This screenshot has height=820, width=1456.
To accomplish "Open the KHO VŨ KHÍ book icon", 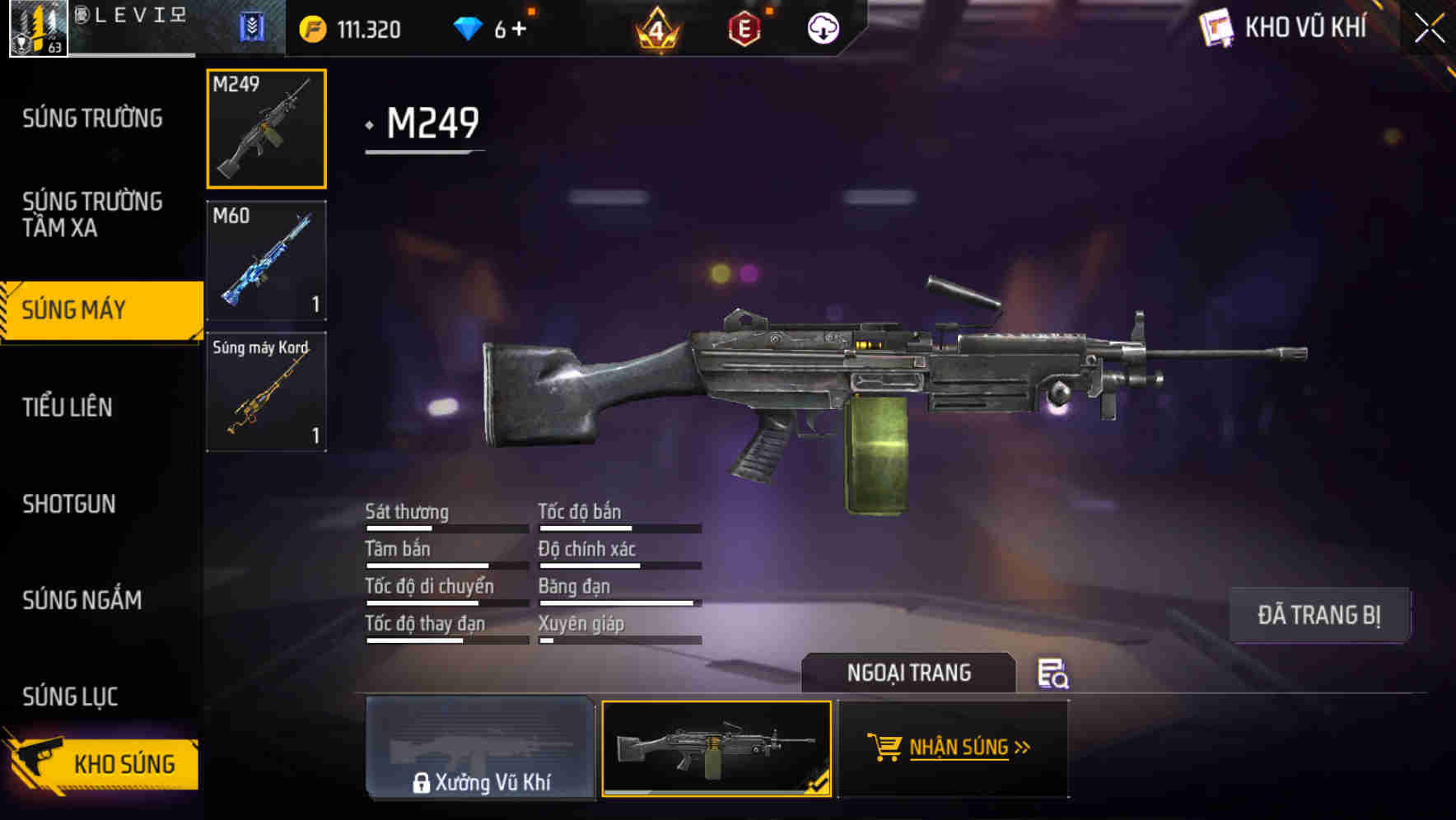I will pos(1216,27).
